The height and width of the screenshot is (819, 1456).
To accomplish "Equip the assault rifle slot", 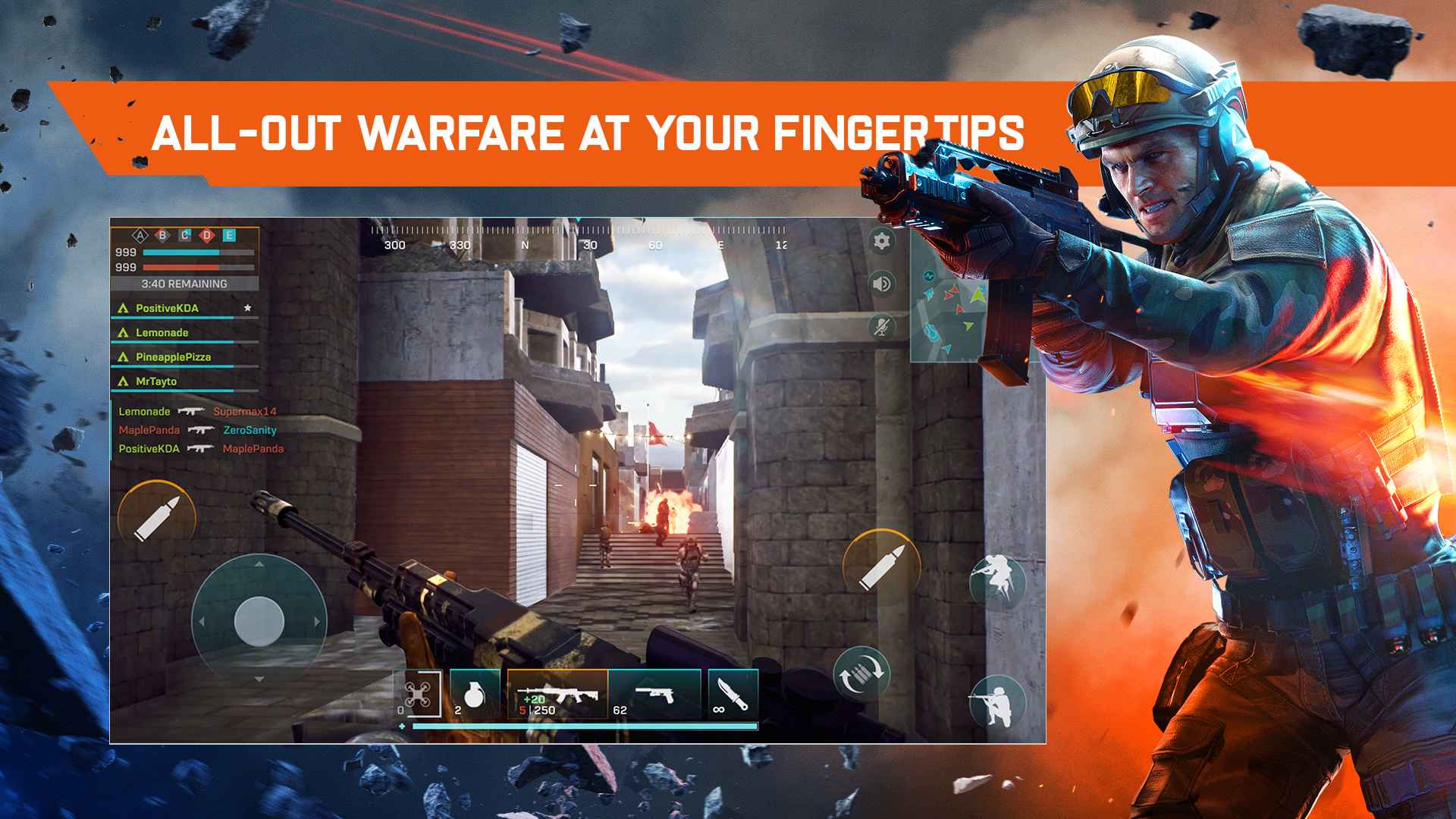I will [557, 694].
